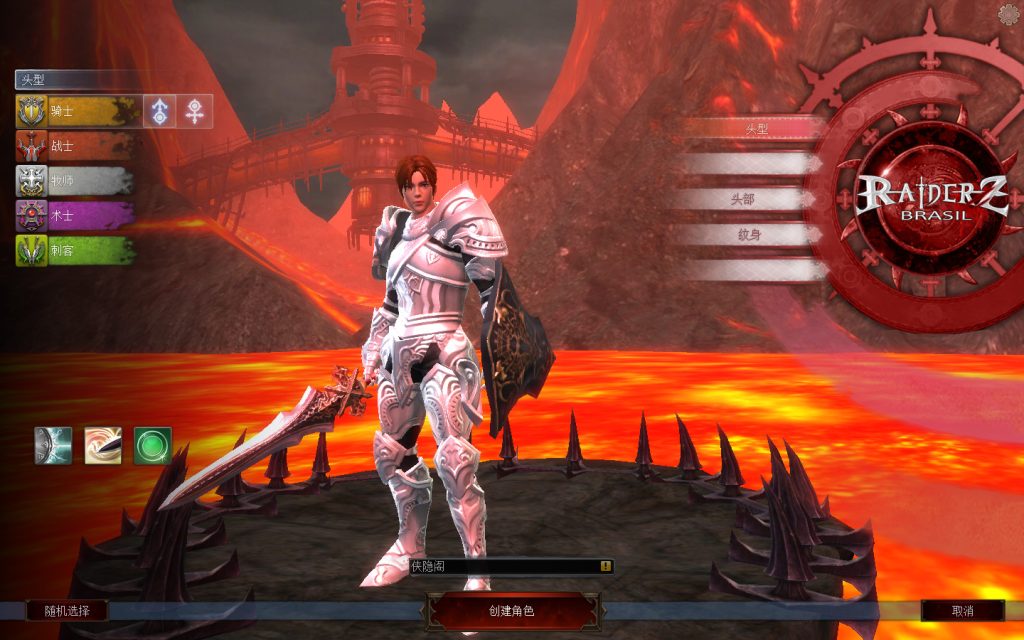The image size is (1024, 640).
Task: Choose the green 刺客 (Assassin) class
Action: 75,250
